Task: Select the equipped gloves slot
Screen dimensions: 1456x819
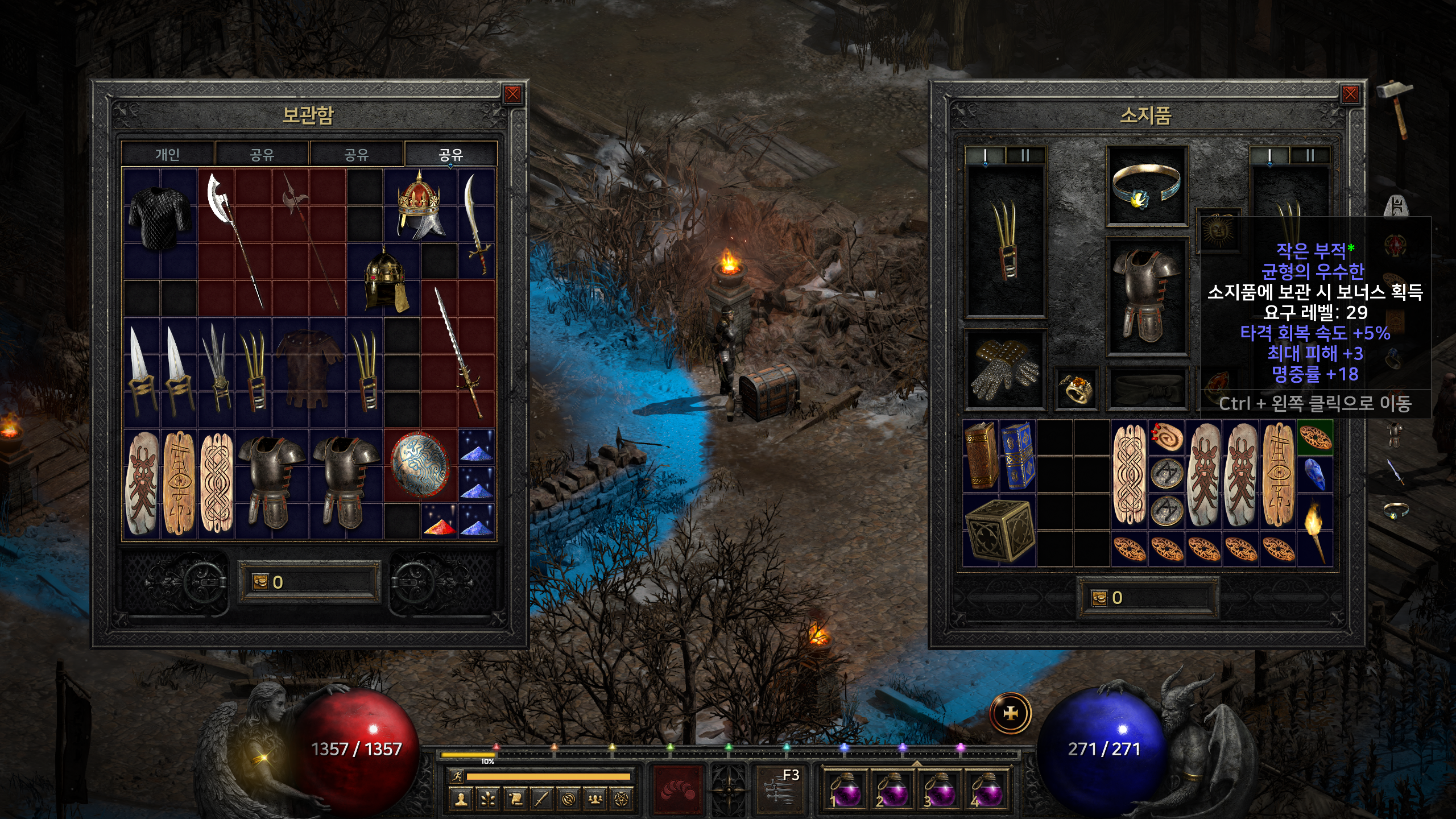Action: (x=1005, y=370)
